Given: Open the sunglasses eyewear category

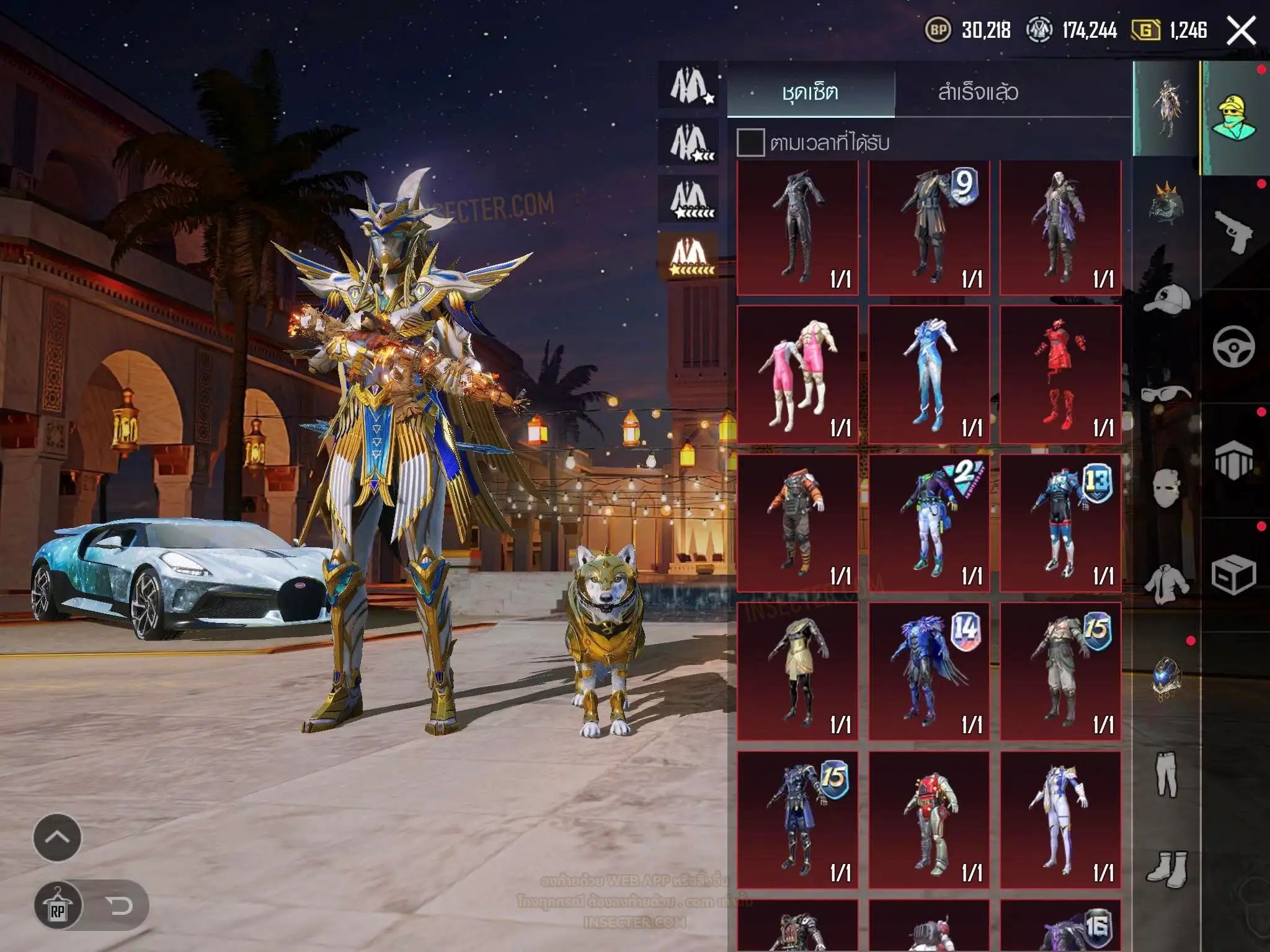Looking at the screenshot, I should click(x=1166, y=394).
